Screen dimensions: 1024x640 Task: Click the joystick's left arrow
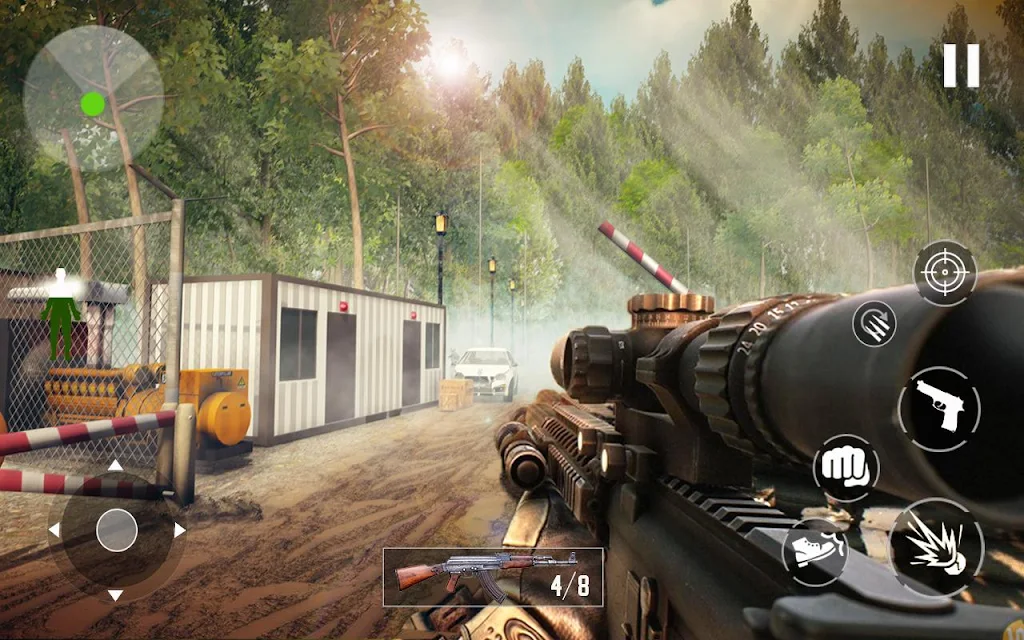[x=54, y=530]
